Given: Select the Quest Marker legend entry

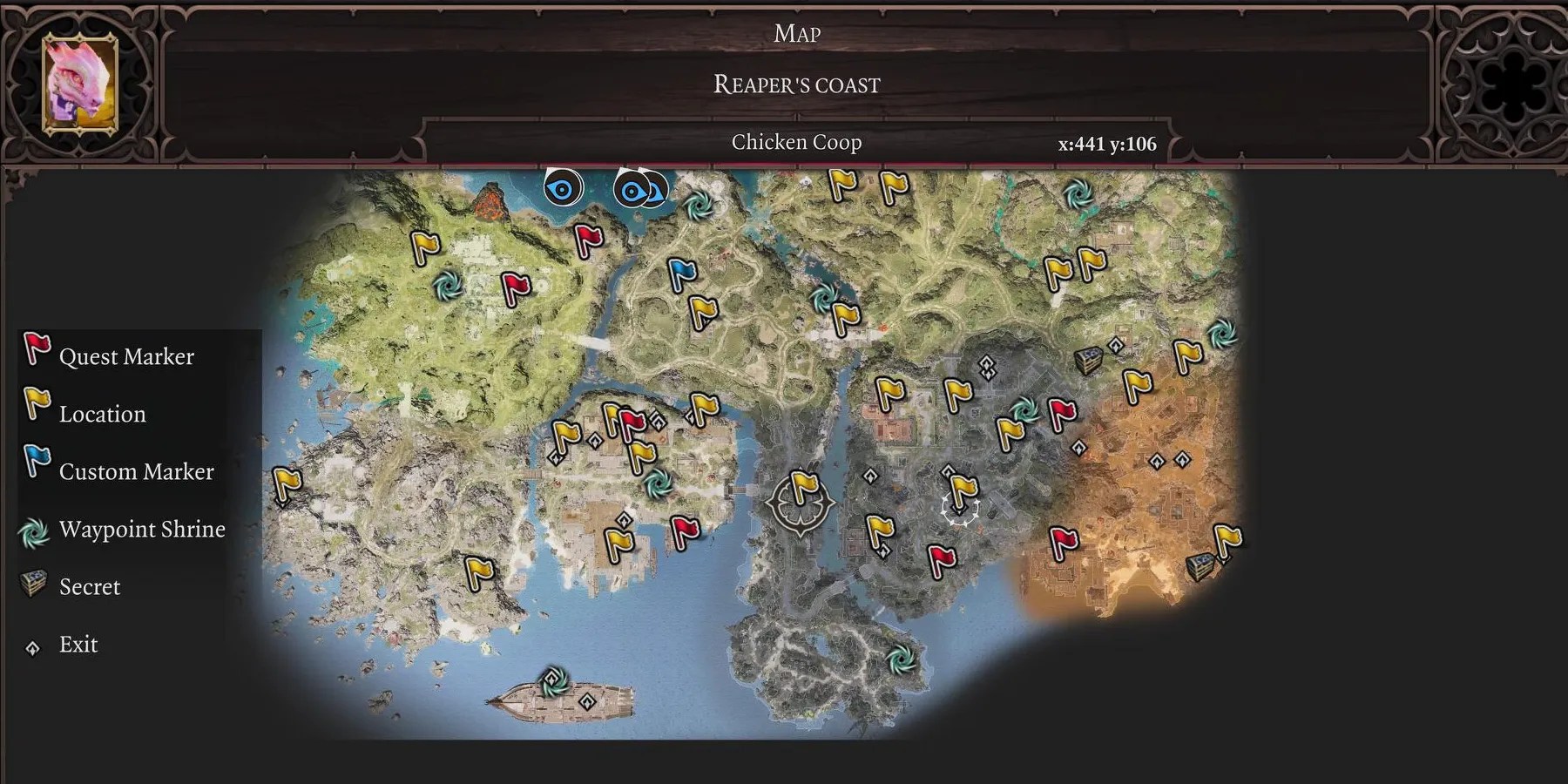Looking at the screenshot, I should [126, 355].
